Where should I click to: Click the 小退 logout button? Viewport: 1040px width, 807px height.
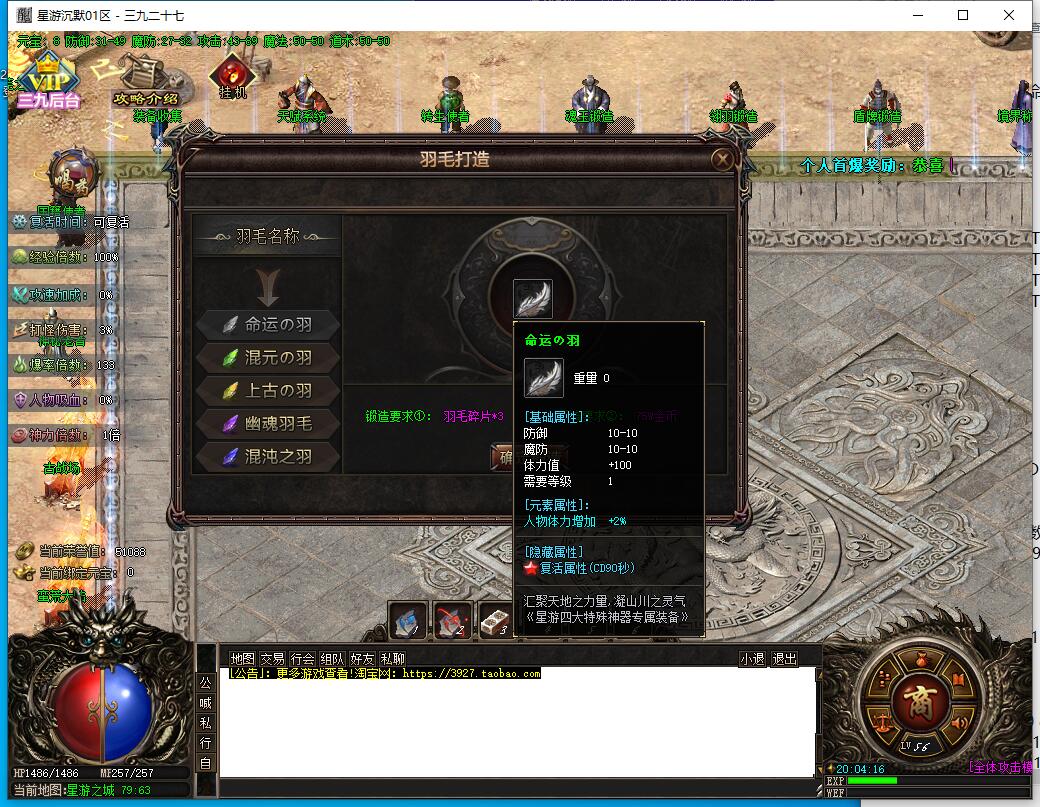[752, 659]
